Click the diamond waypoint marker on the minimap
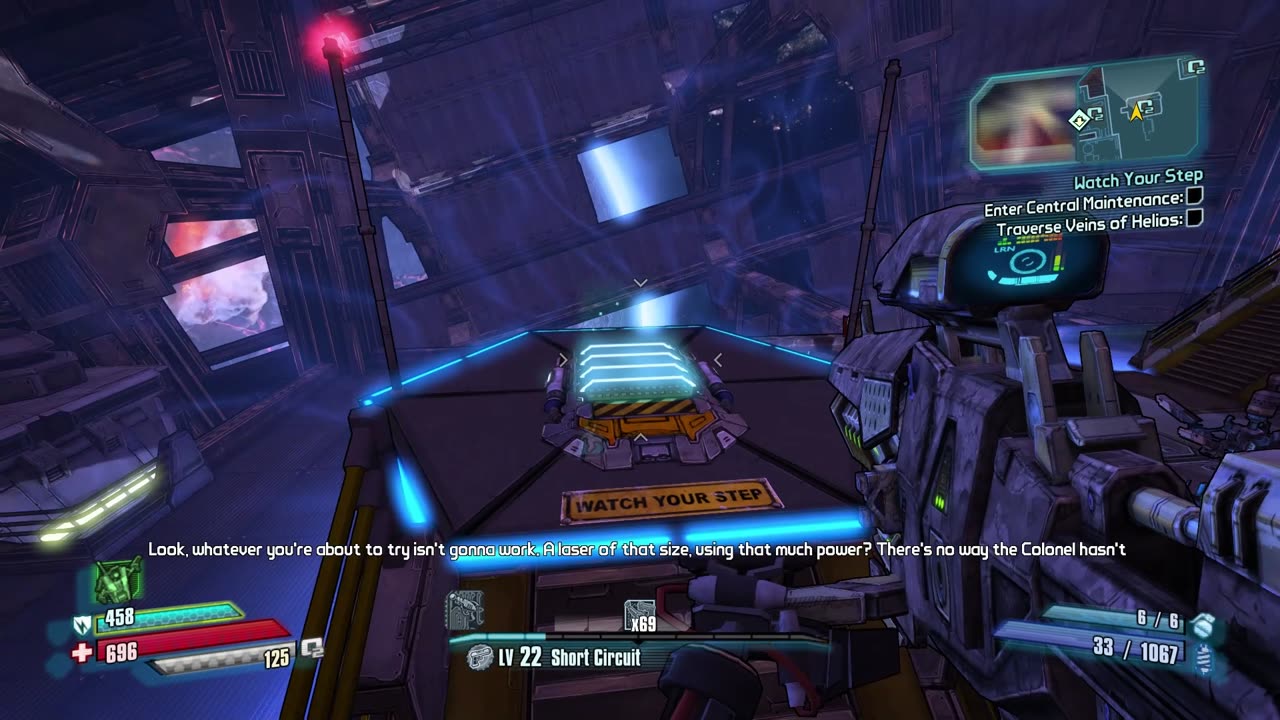Screen dimensions: 1280x720 coord(1078,120)
